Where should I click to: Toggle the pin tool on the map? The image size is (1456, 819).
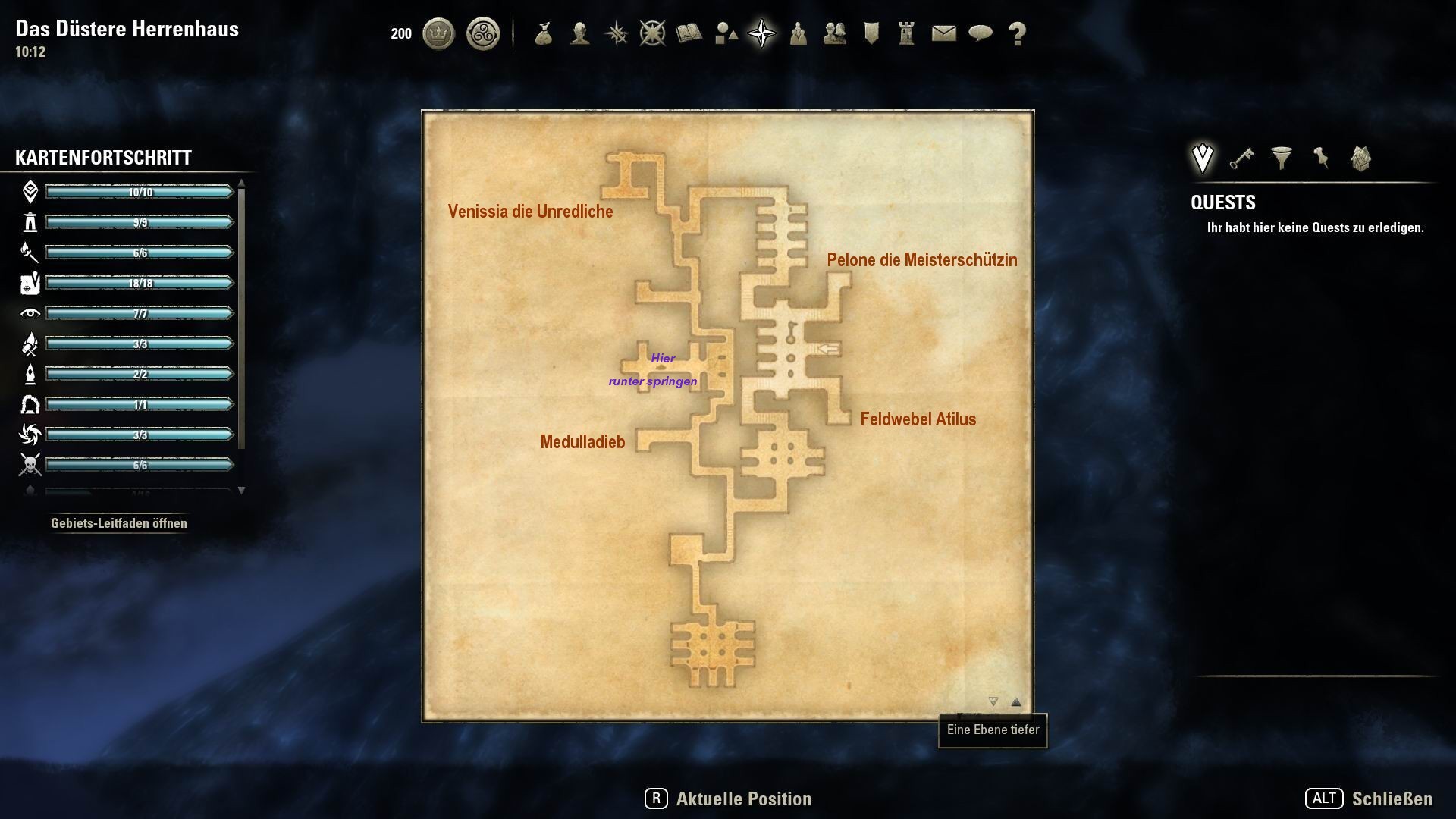tap(1319, 158)
